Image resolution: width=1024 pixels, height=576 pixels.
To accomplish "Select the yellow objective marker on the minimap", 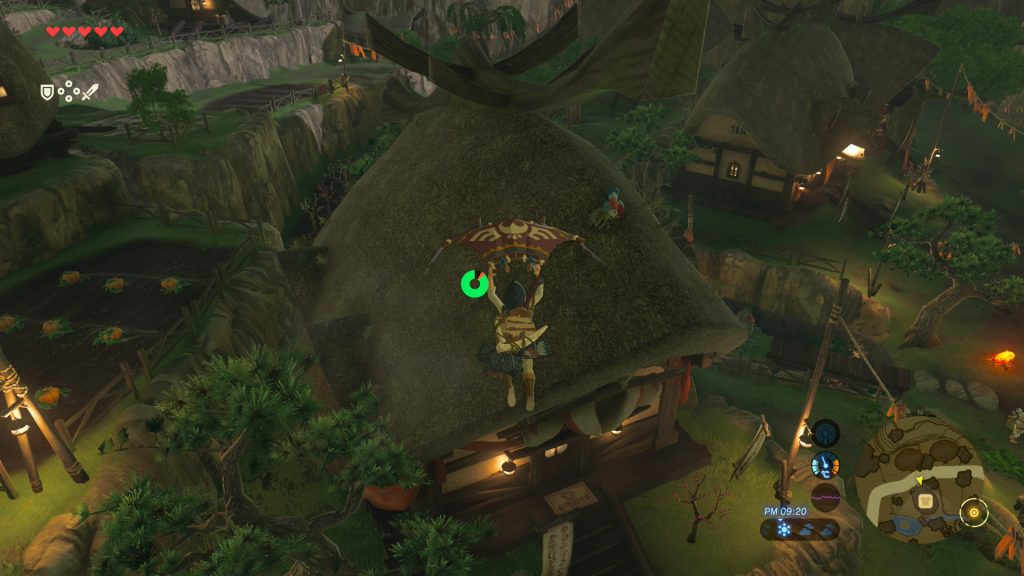I will [x=973, y=514].
